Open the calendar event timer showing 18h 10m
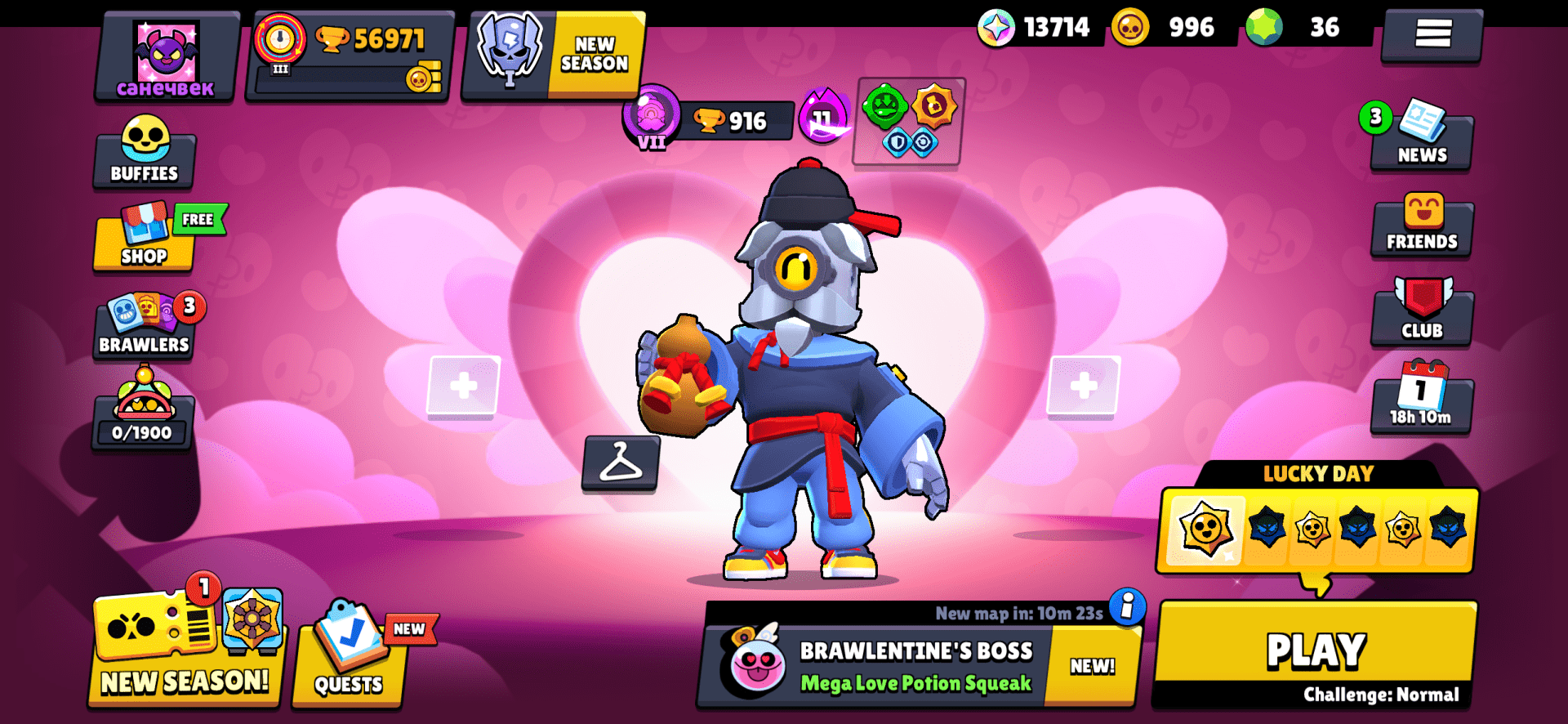Image resolution: width=1568 pixels, height=724 pixels. tap(1422, 402)
